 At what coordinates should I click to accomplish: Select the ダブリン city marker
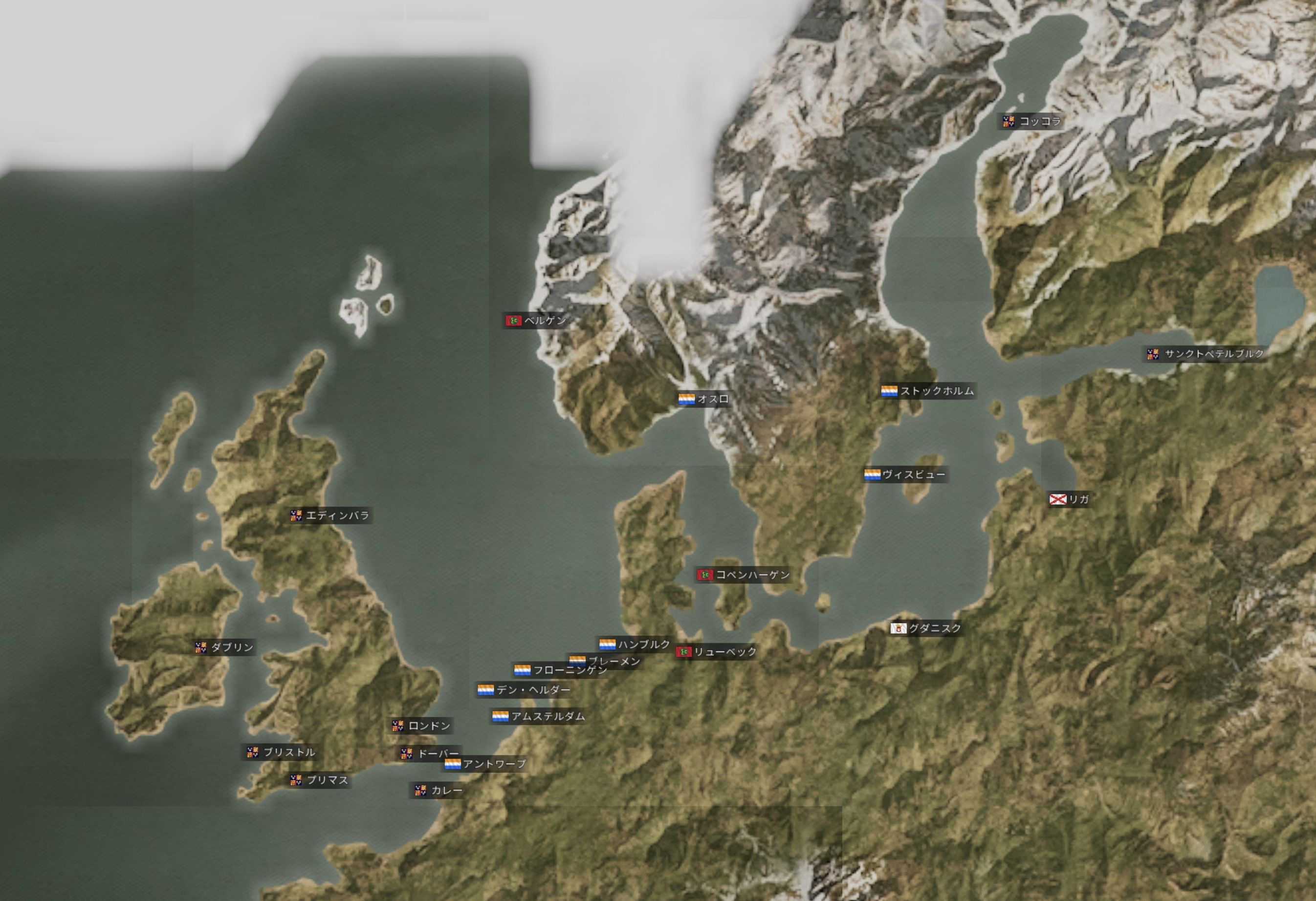(224, 647)
